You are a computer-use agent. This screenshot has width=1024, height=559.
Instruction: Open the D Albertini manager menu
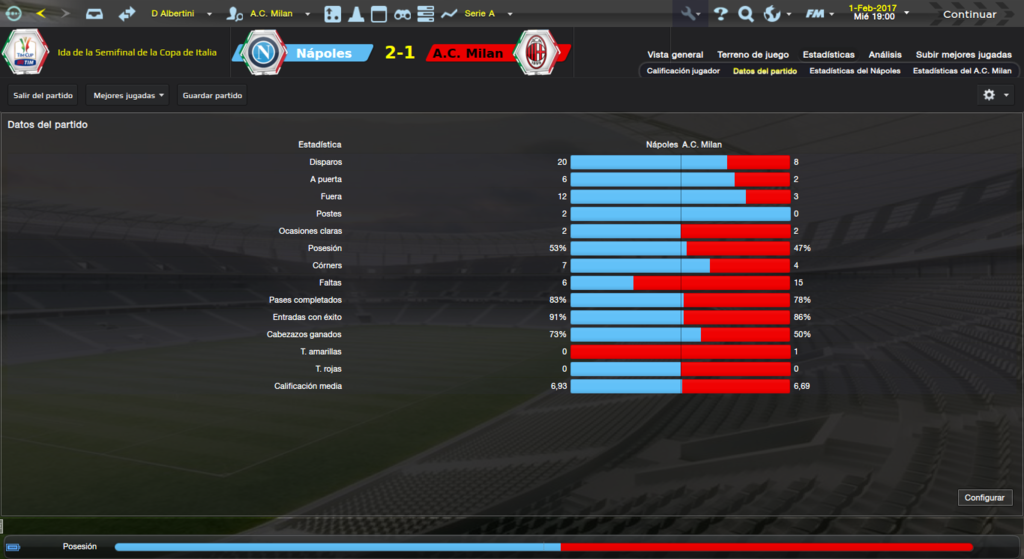point(182,14)
